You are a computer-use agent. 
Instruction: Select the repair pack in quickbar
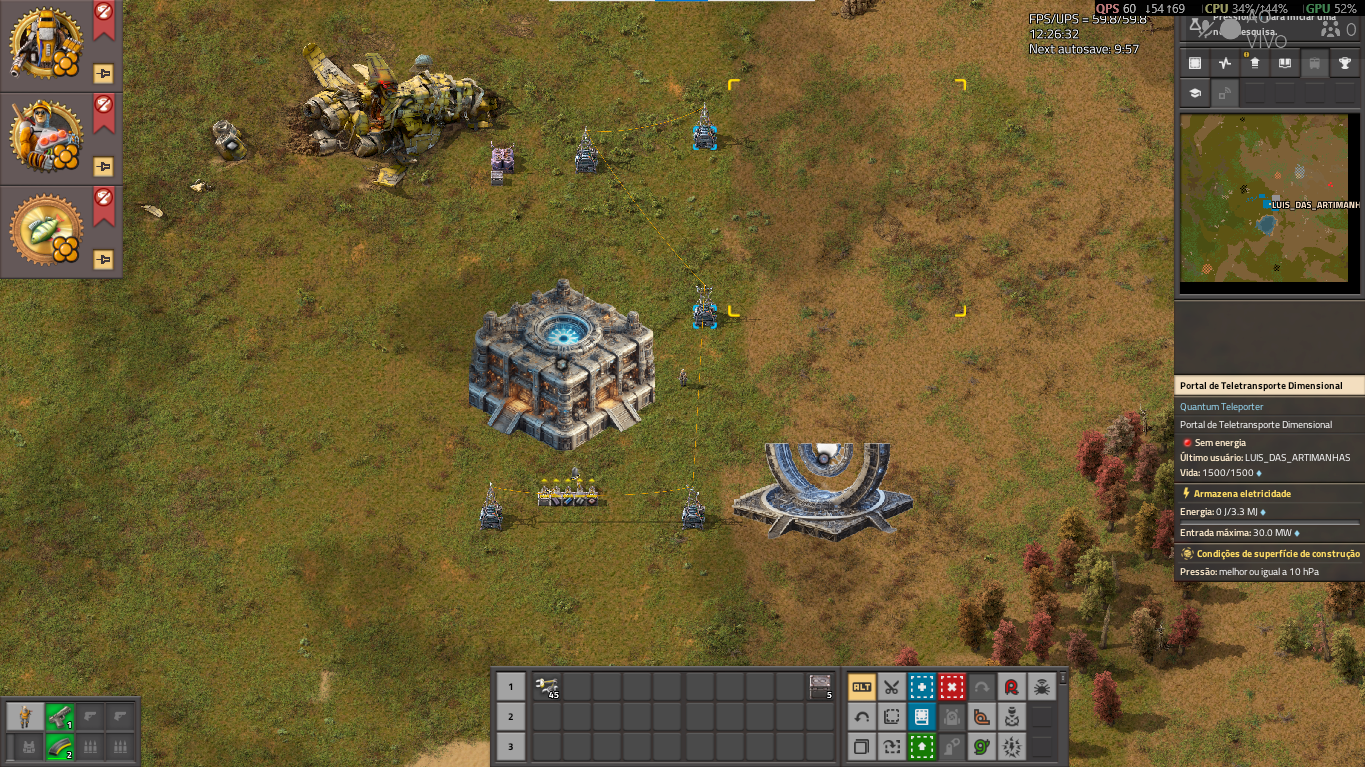click(x=547, y=686)
